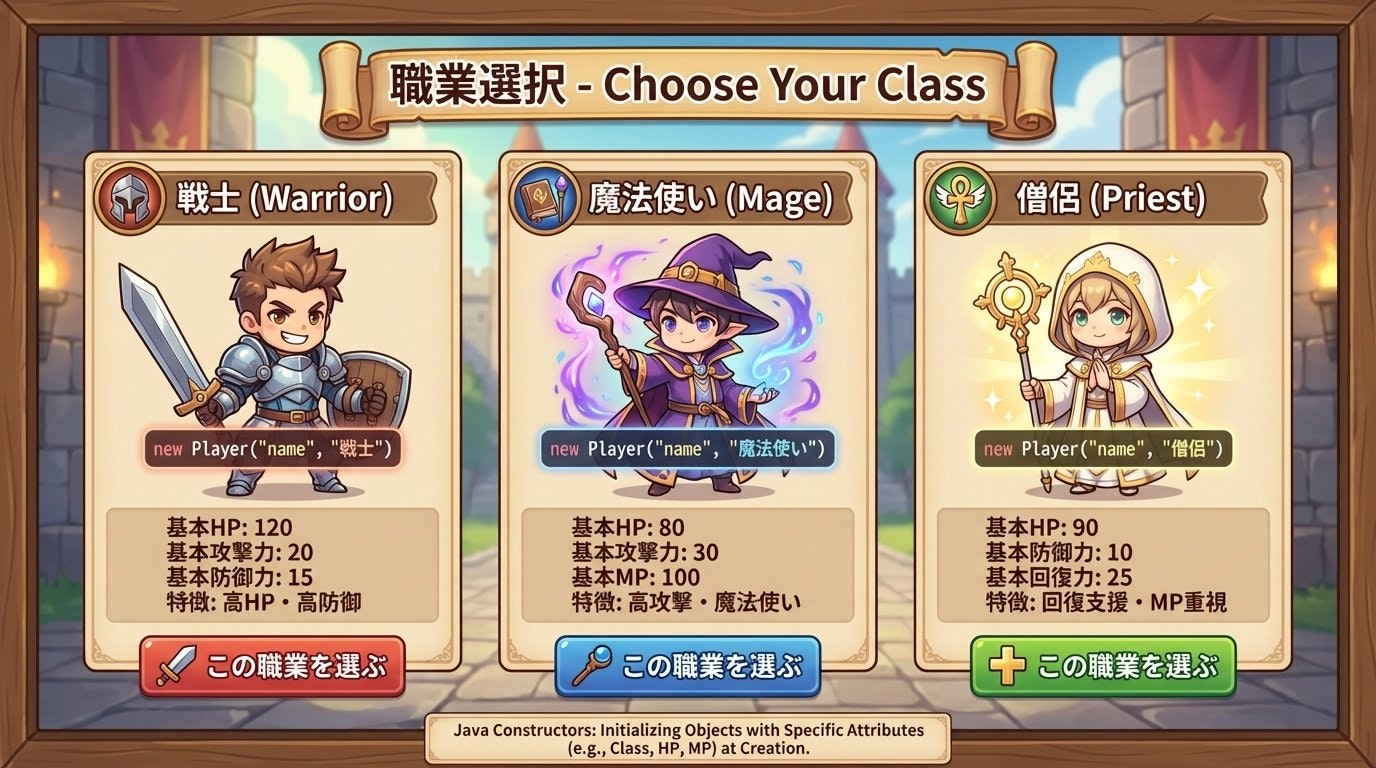Click the Java Constructors explanation banner
Image resolution: width=1376 pixels, height=768 pixels.
(688, 738)
